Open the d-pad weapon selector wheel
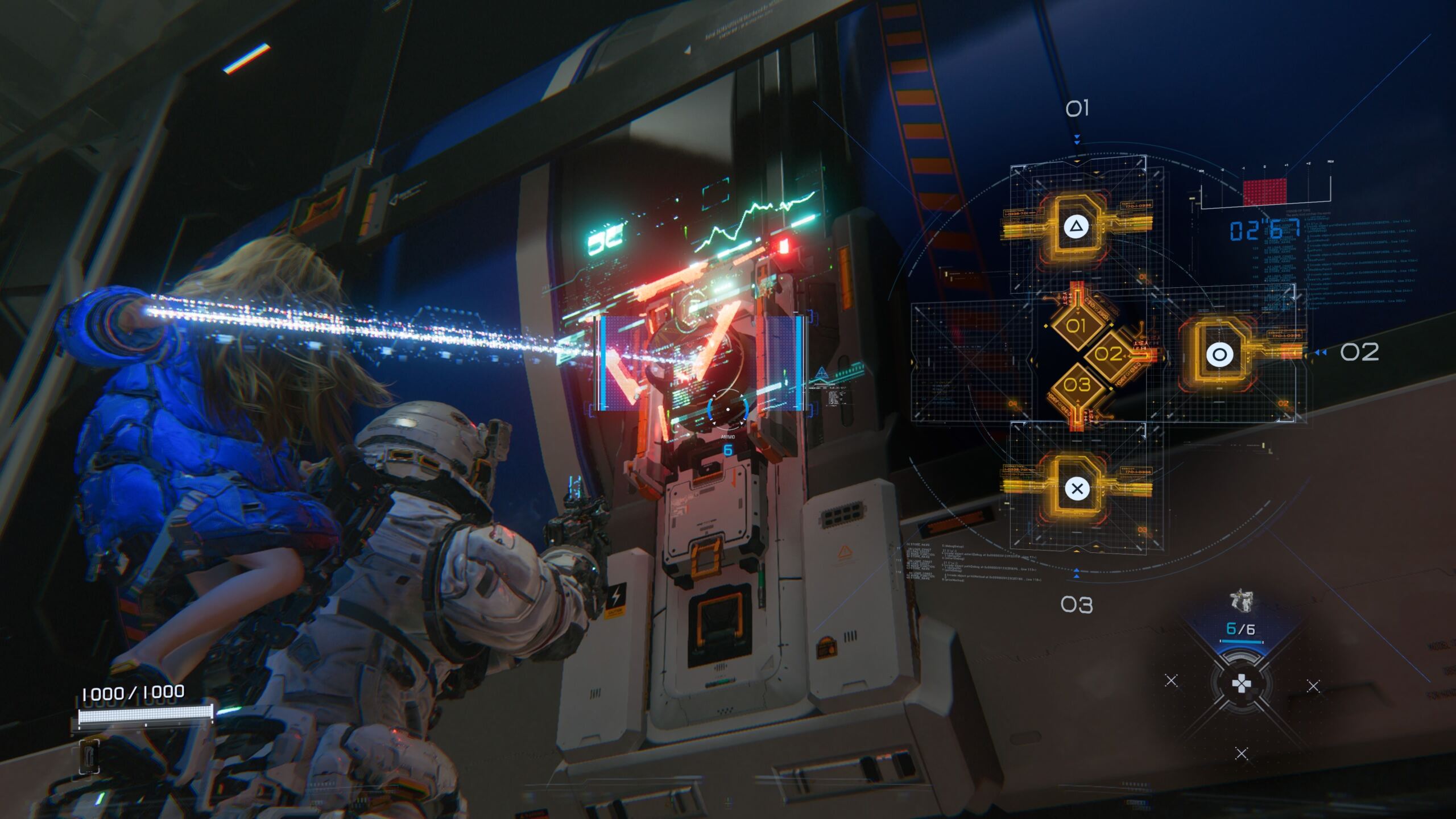This screenshot has height=819, width=1456. click(1240, 684)
